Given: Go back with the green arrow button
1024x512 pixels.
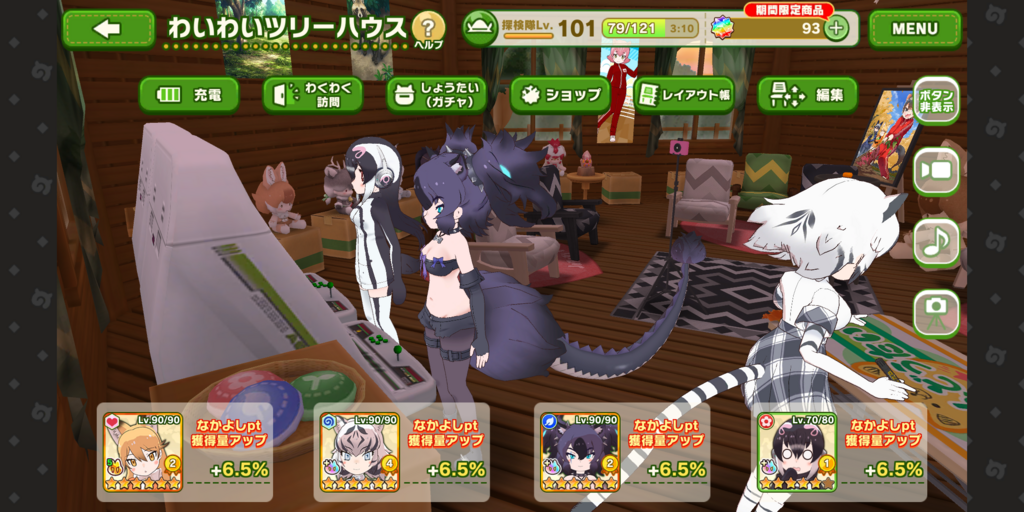Looking at the screenshot, I should (x=108, y=29).
